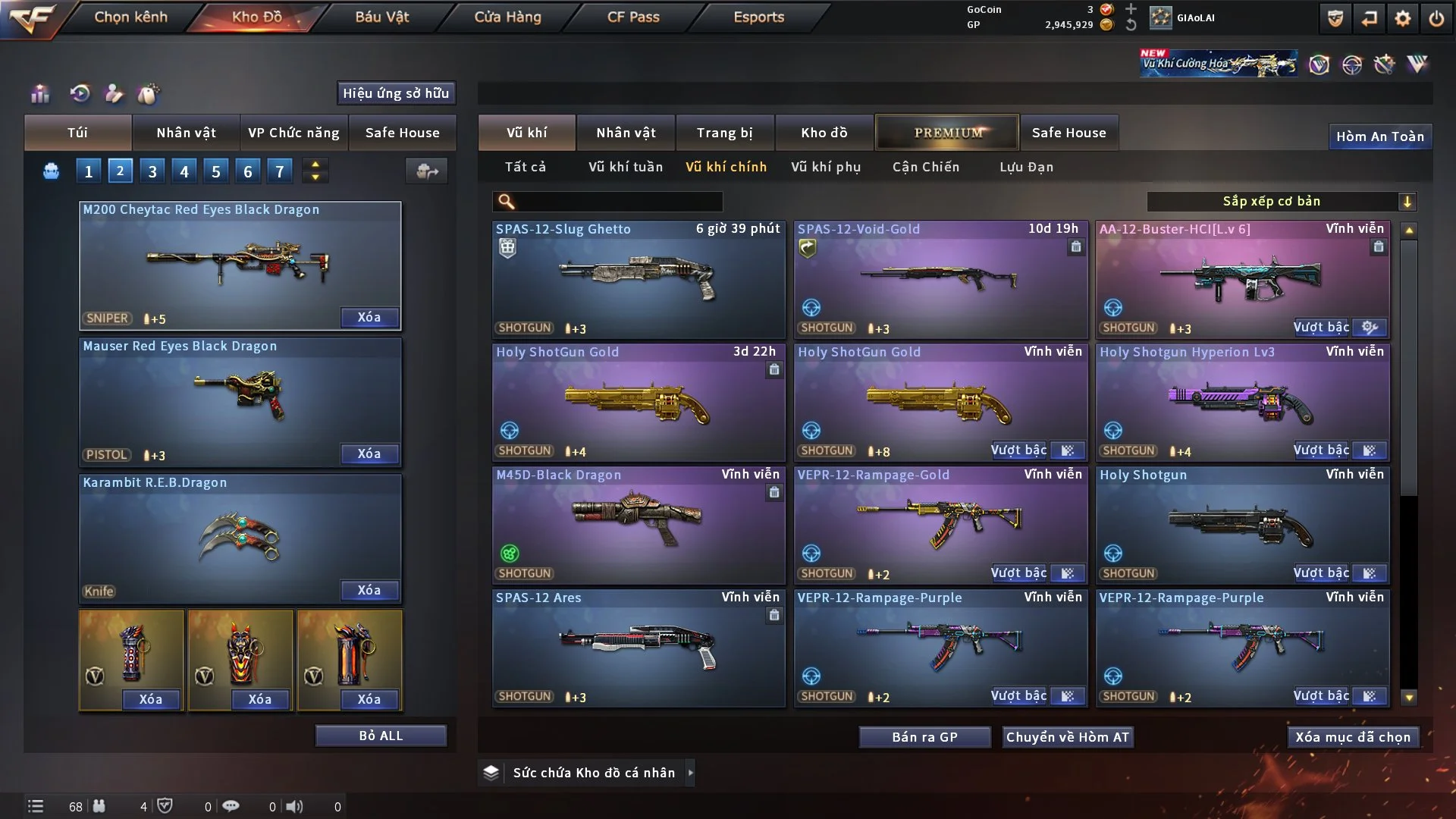1456x819 pixels.
Task: Select the Holy Shotgun Hyperion Lv3 card
Action: [x=1242, y=402]
